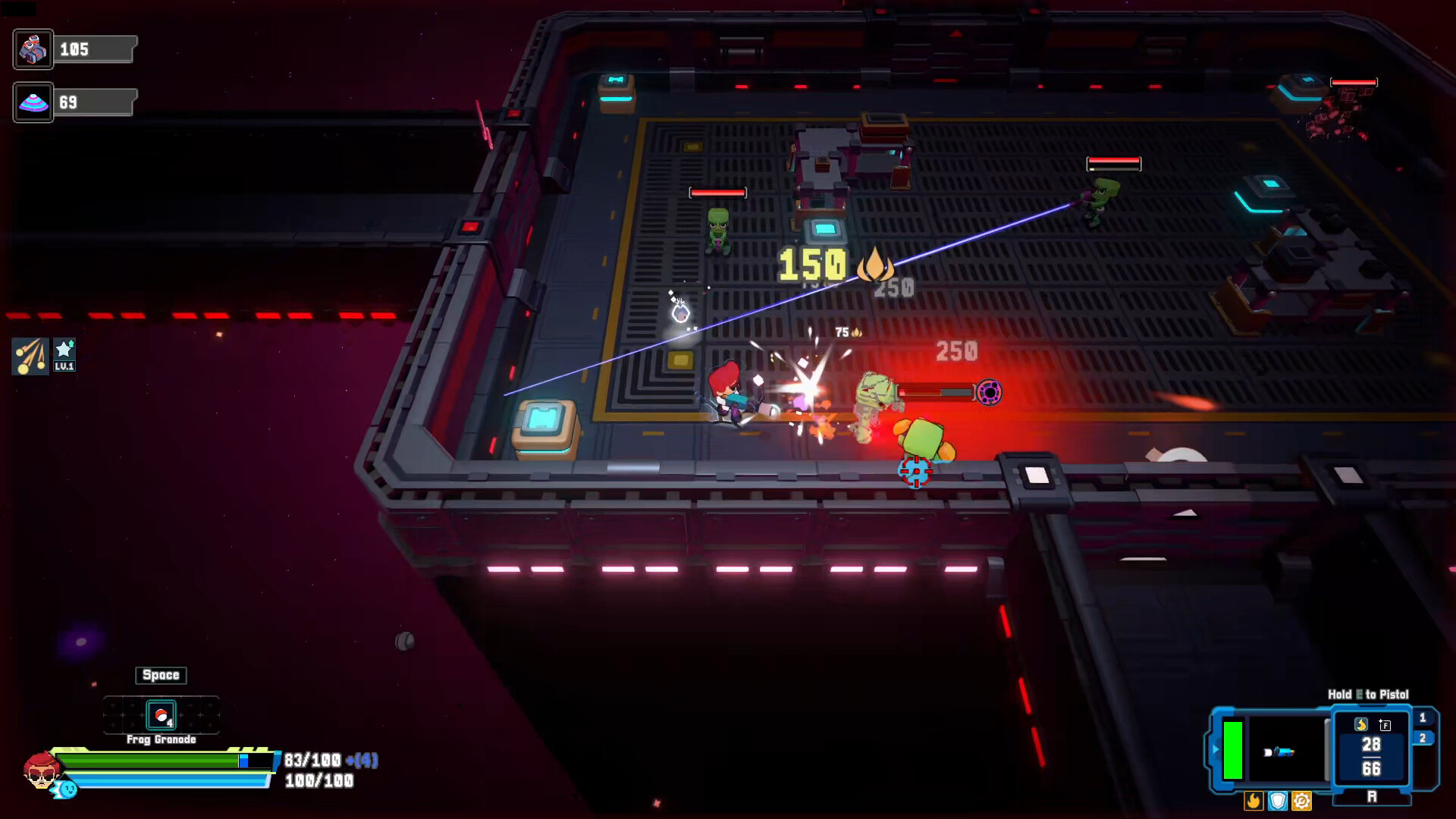Click the UFO currency icon showing 69
The width and height of the screenshot is (1456, 819).
click(33, 102)
